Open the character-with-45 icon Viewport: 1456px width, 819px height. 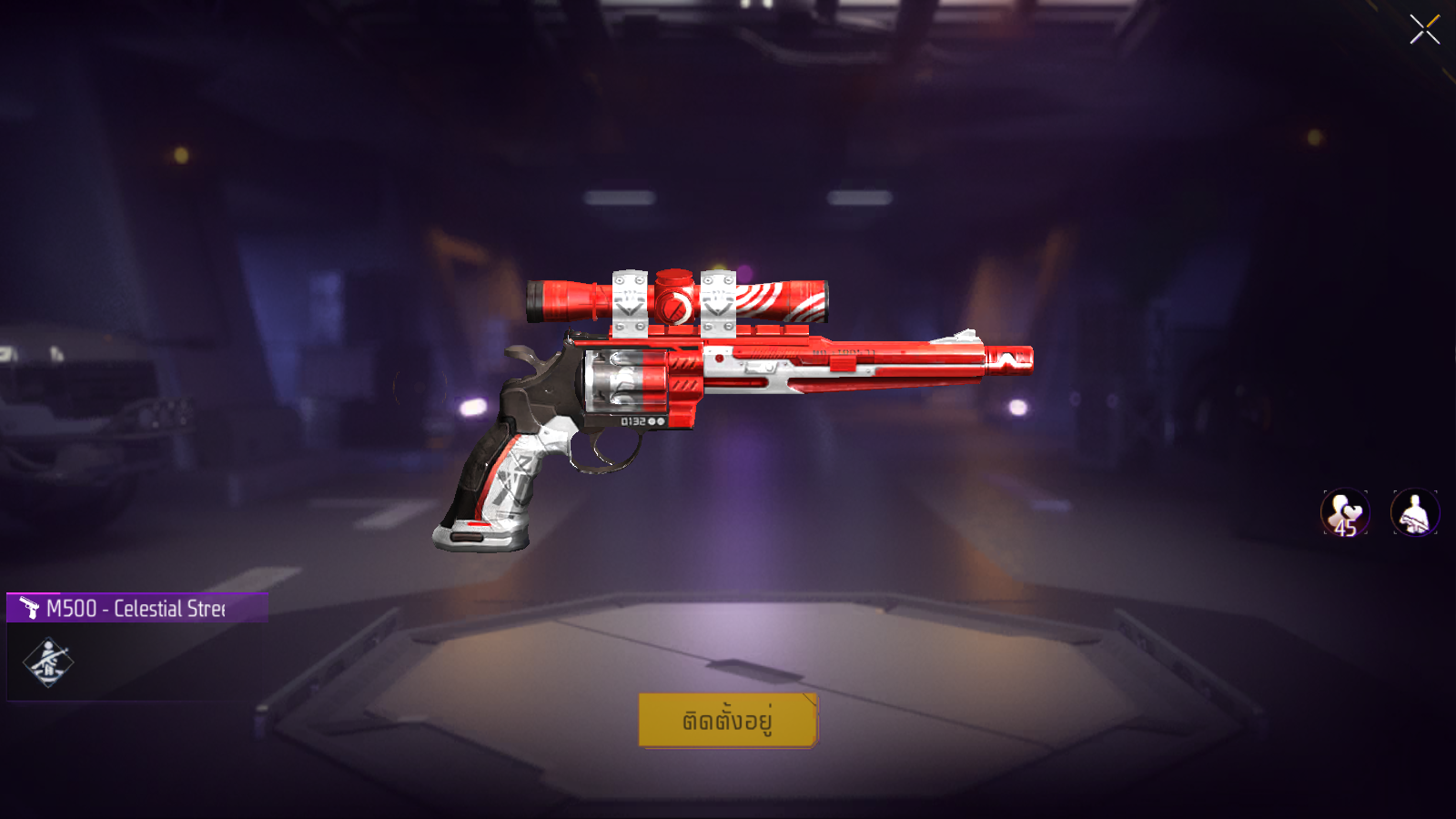tap(1345, 513)
